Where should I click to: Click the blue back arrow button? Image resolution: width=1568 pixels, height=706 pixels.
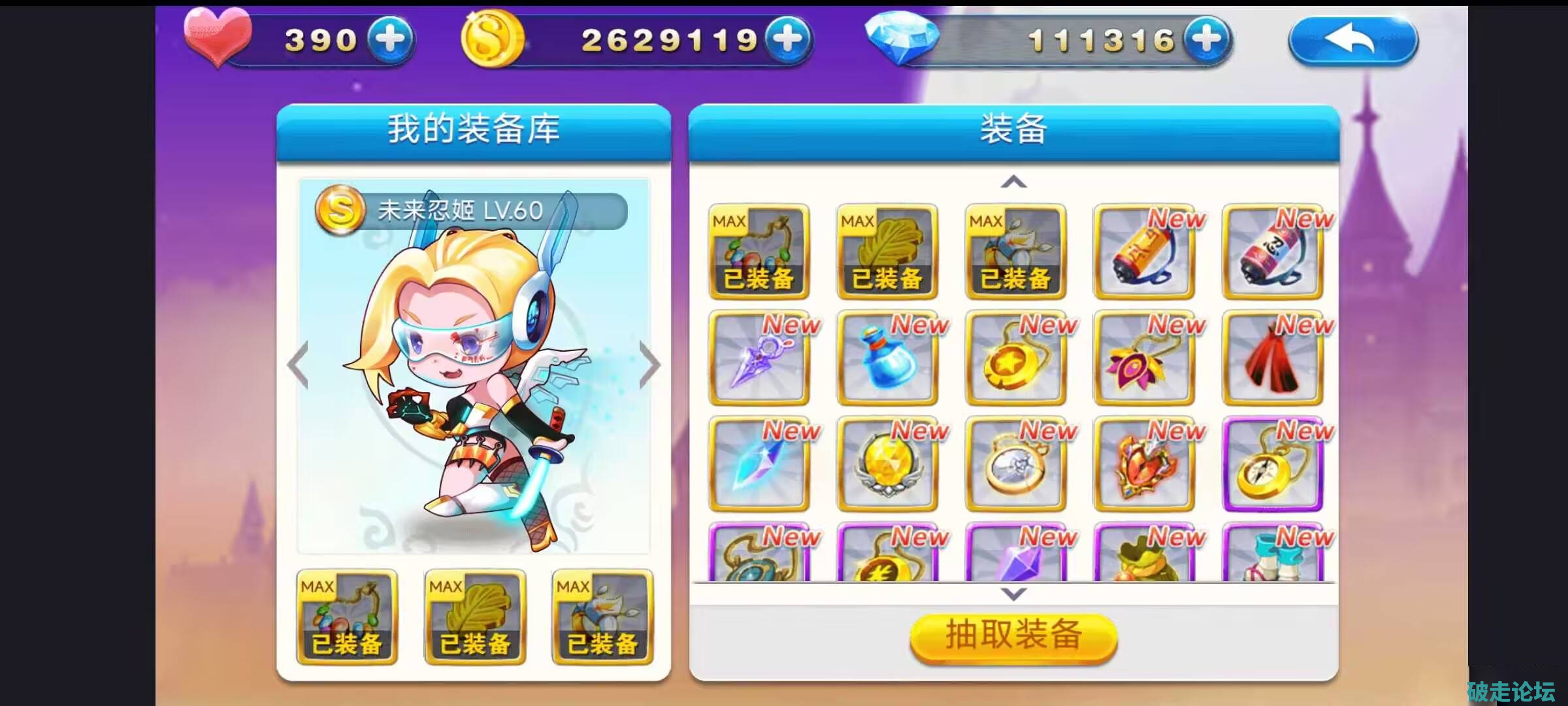pos(1352,41)
